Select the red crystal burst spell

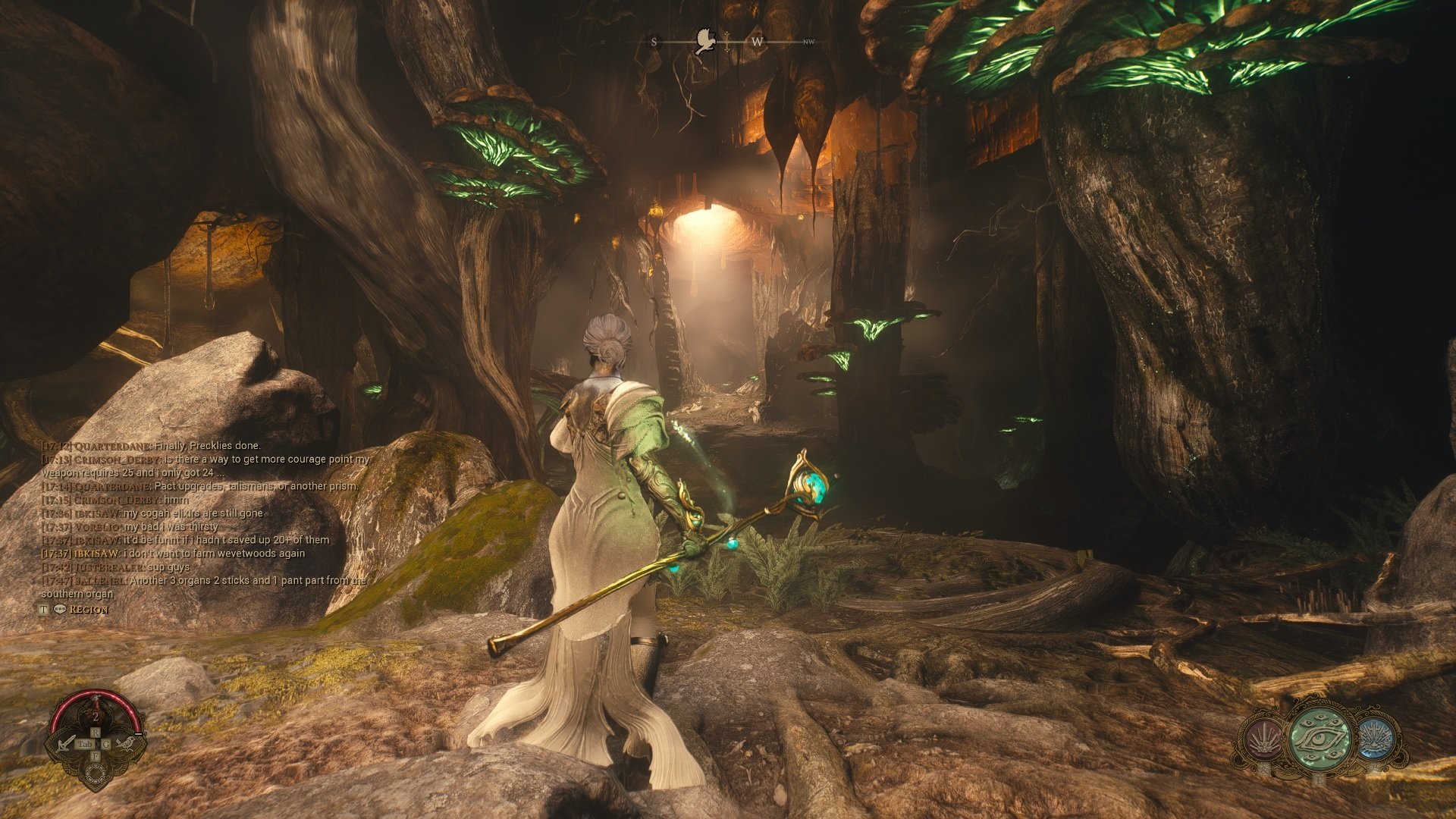(x=1263, y=739)
